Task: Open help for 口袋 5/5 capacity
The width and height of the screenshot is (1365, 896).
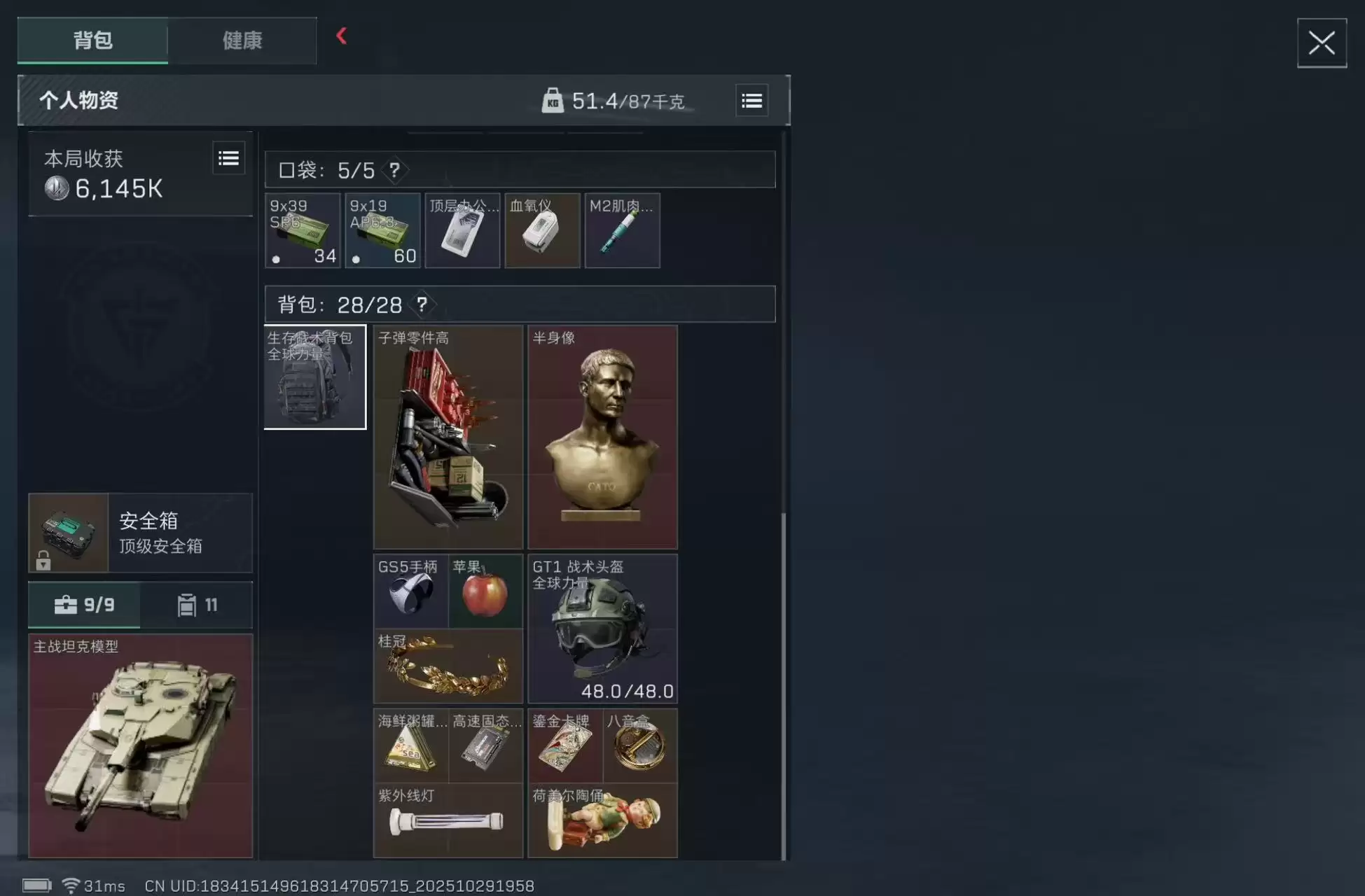Action: point(394,170)
